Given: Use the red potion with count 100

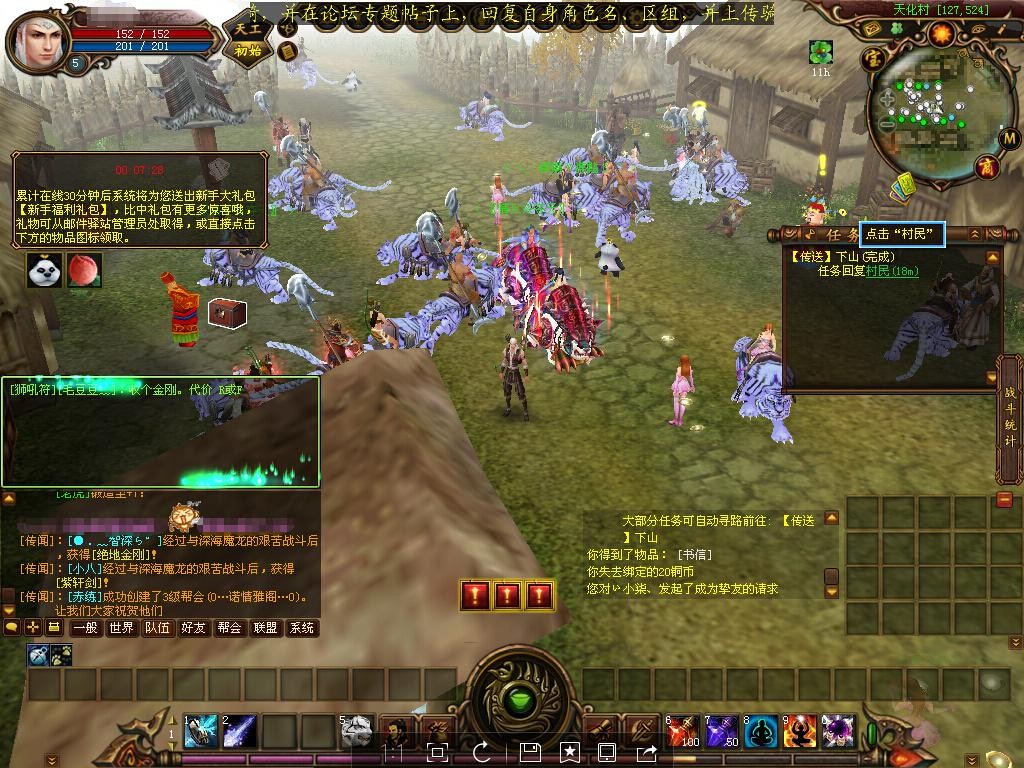Looking at the screenshot, I should click(683, 731).
